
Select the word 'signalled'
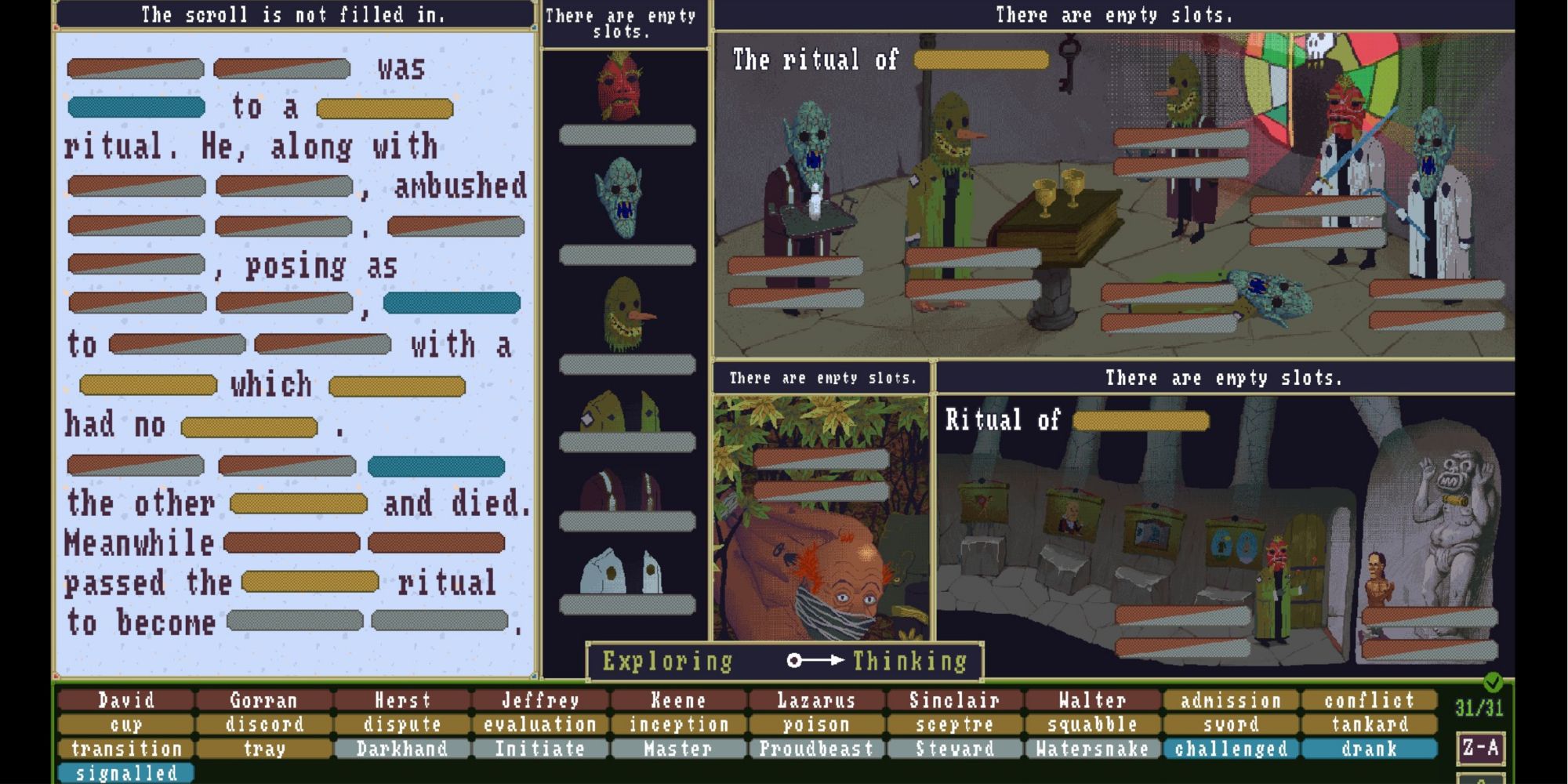[125, 773]
